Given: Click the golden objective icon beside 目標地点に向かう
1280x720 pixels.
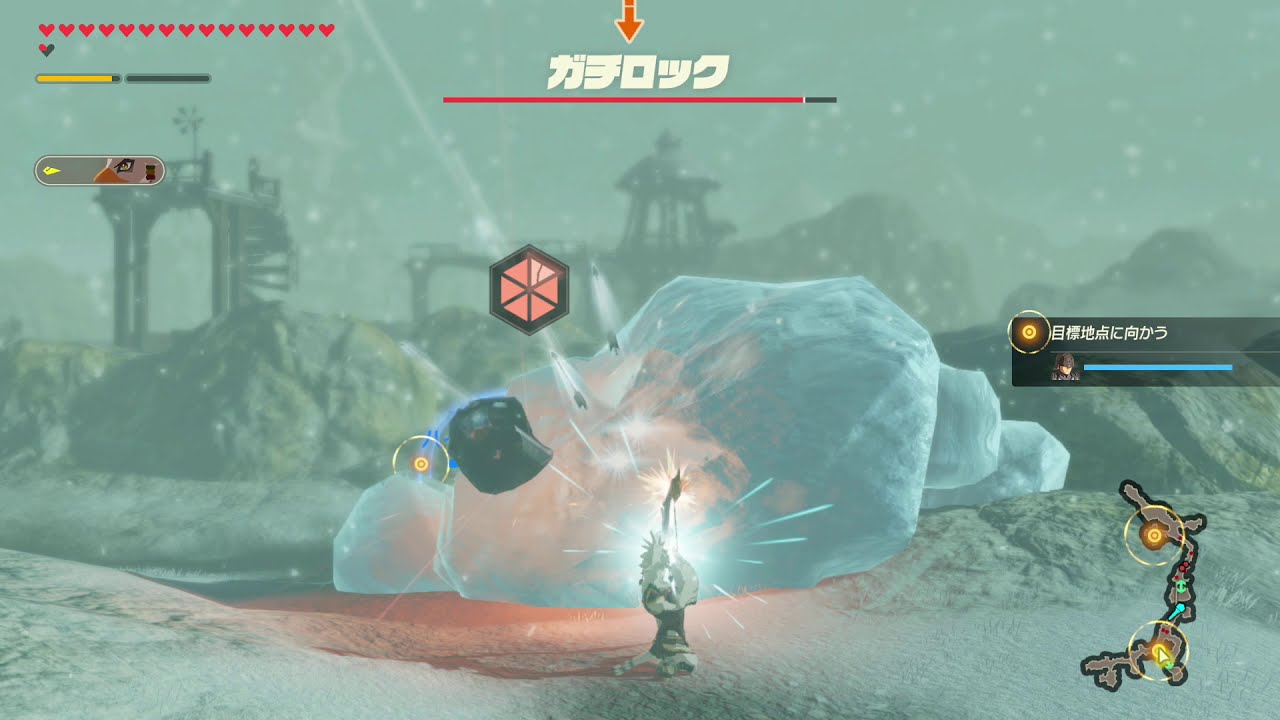Looking at the screenshot, I should coord(1028,332).
